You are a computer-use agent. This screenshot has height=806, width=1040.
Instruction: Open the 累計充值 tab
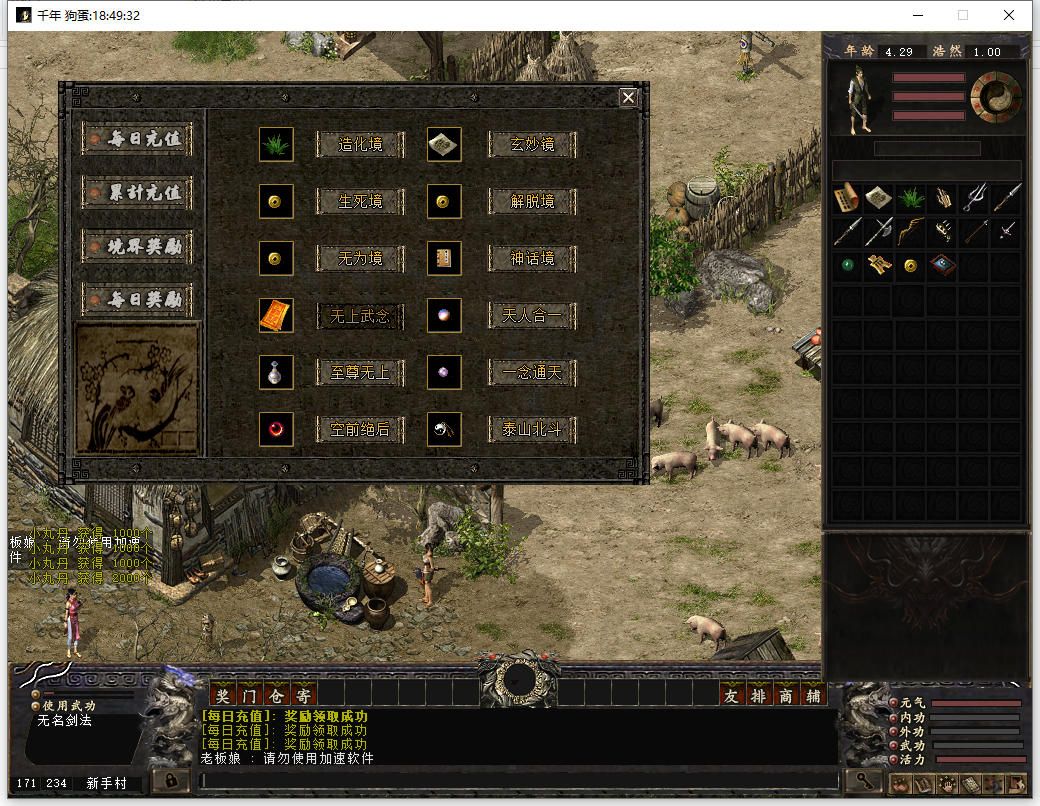138,192
